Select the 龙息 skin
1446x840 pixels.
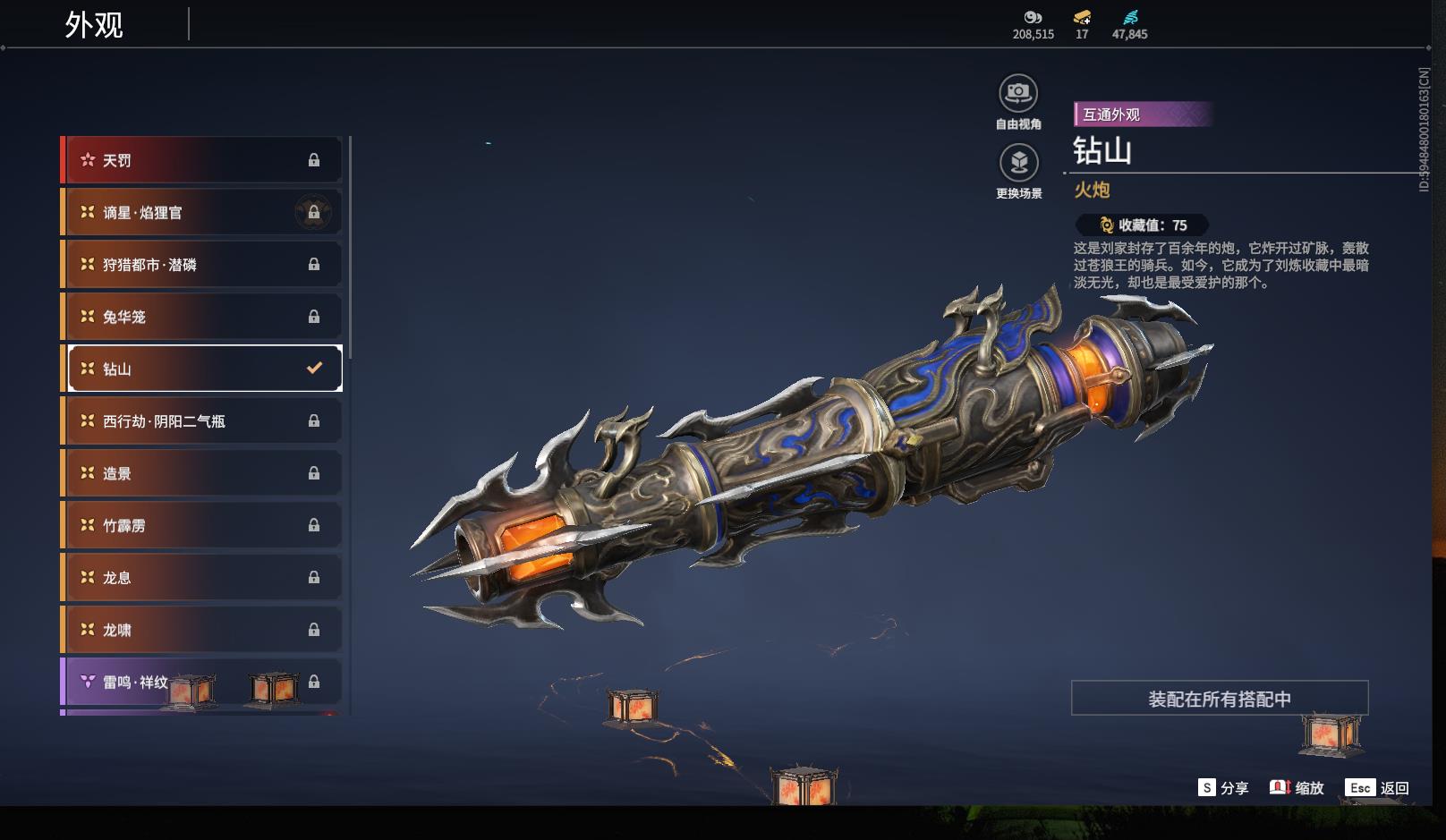pos(201,577)
